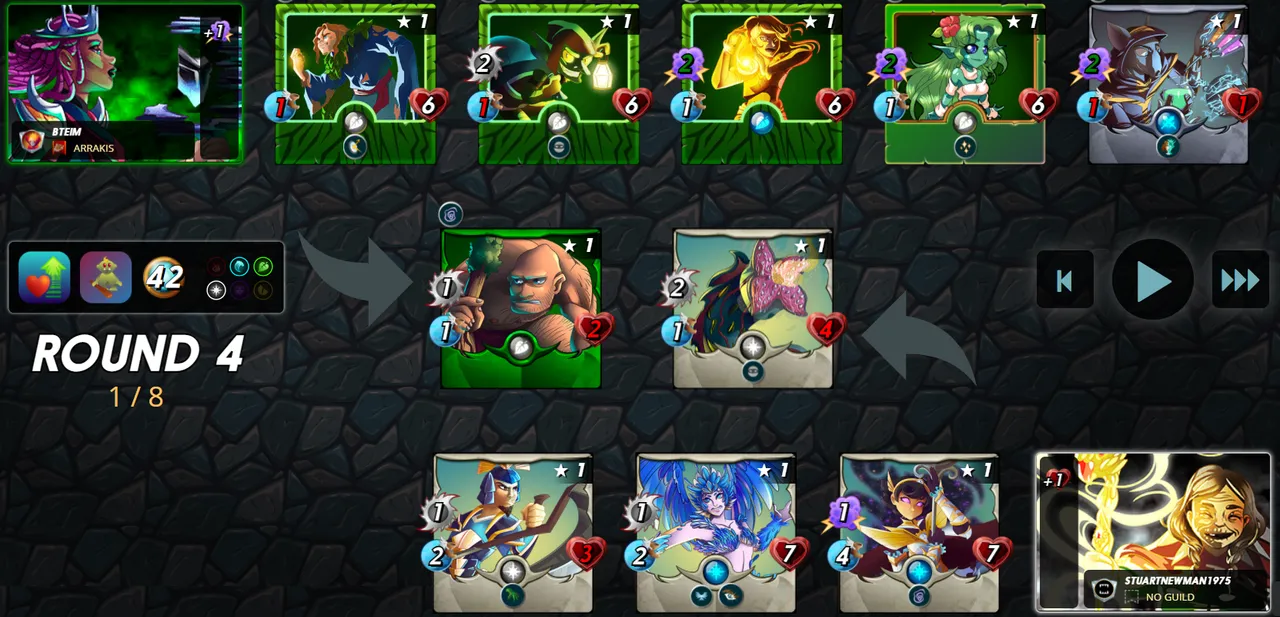Select the dark-haired winged girl card
The image size is (1280, 617).
click(x=919, y=532)
